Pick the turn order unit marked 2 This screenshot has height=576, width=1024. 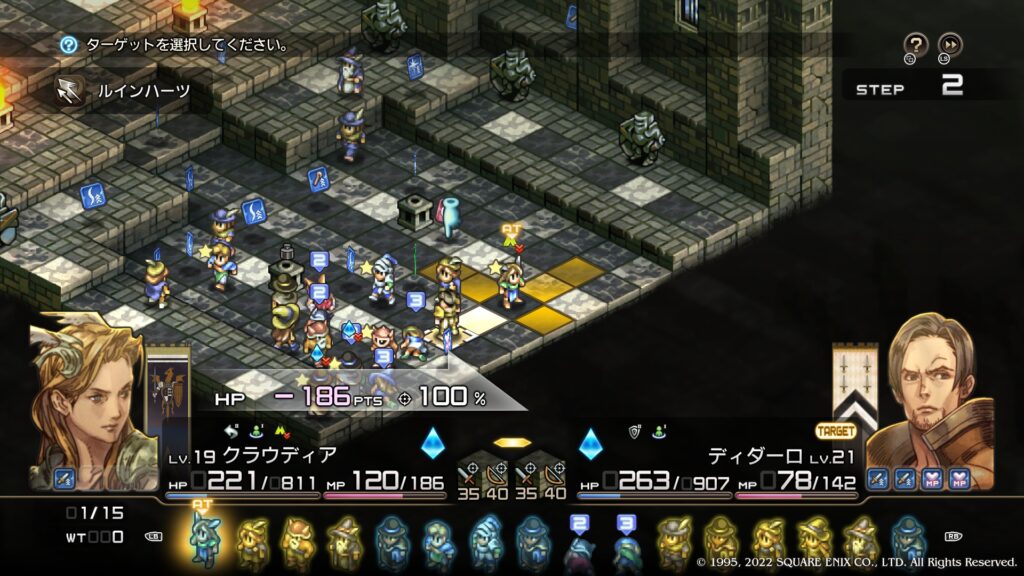coord(579,545)
